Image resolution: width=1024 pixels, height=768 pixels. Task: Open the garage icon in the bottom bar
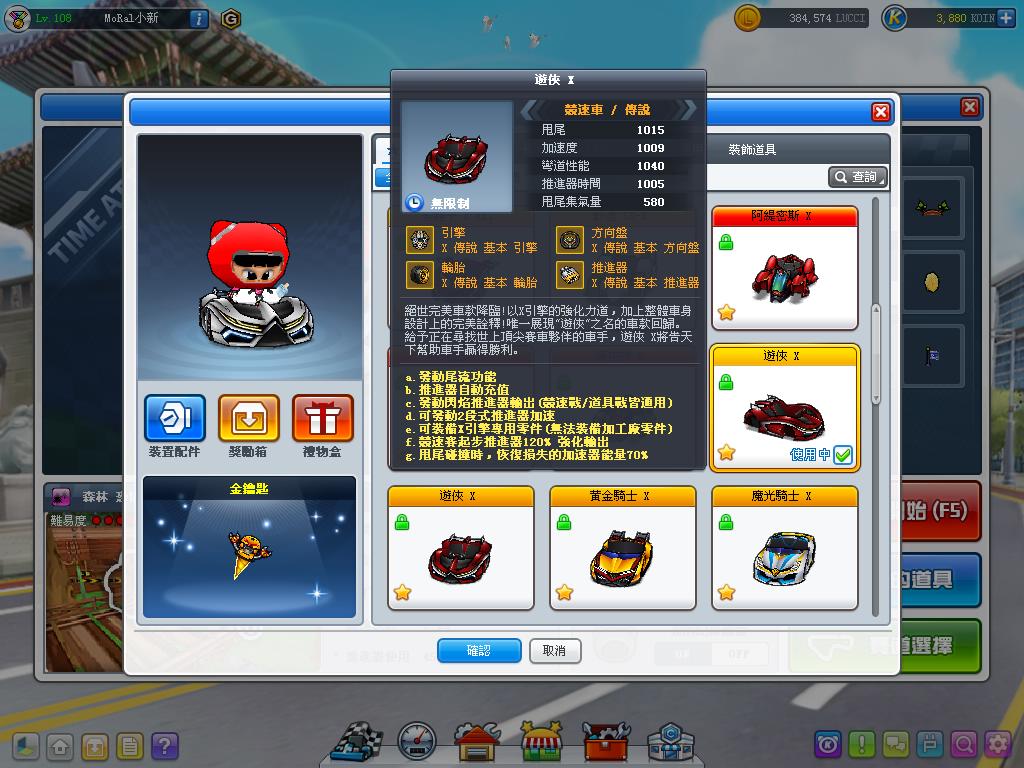pos(477,742)
